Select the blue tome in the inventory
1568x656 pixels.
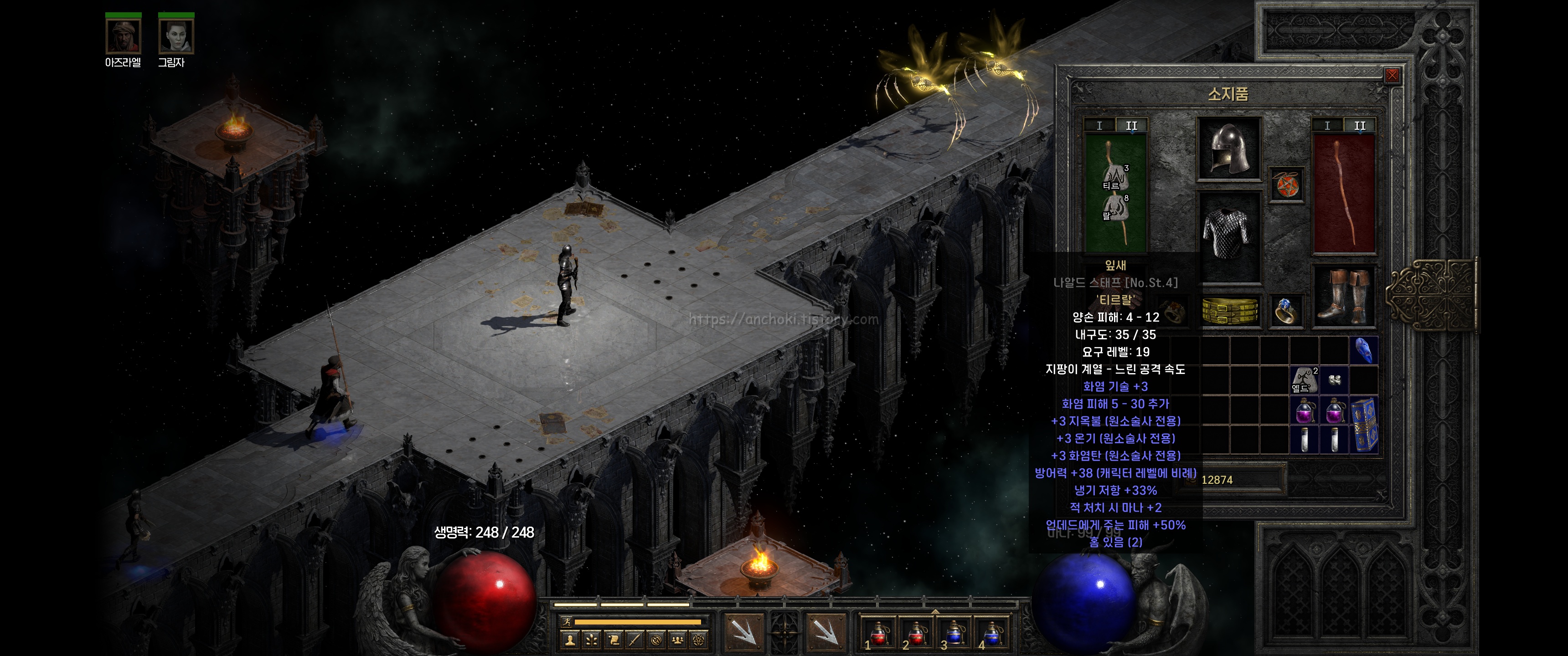click(x=1363, y=425)
